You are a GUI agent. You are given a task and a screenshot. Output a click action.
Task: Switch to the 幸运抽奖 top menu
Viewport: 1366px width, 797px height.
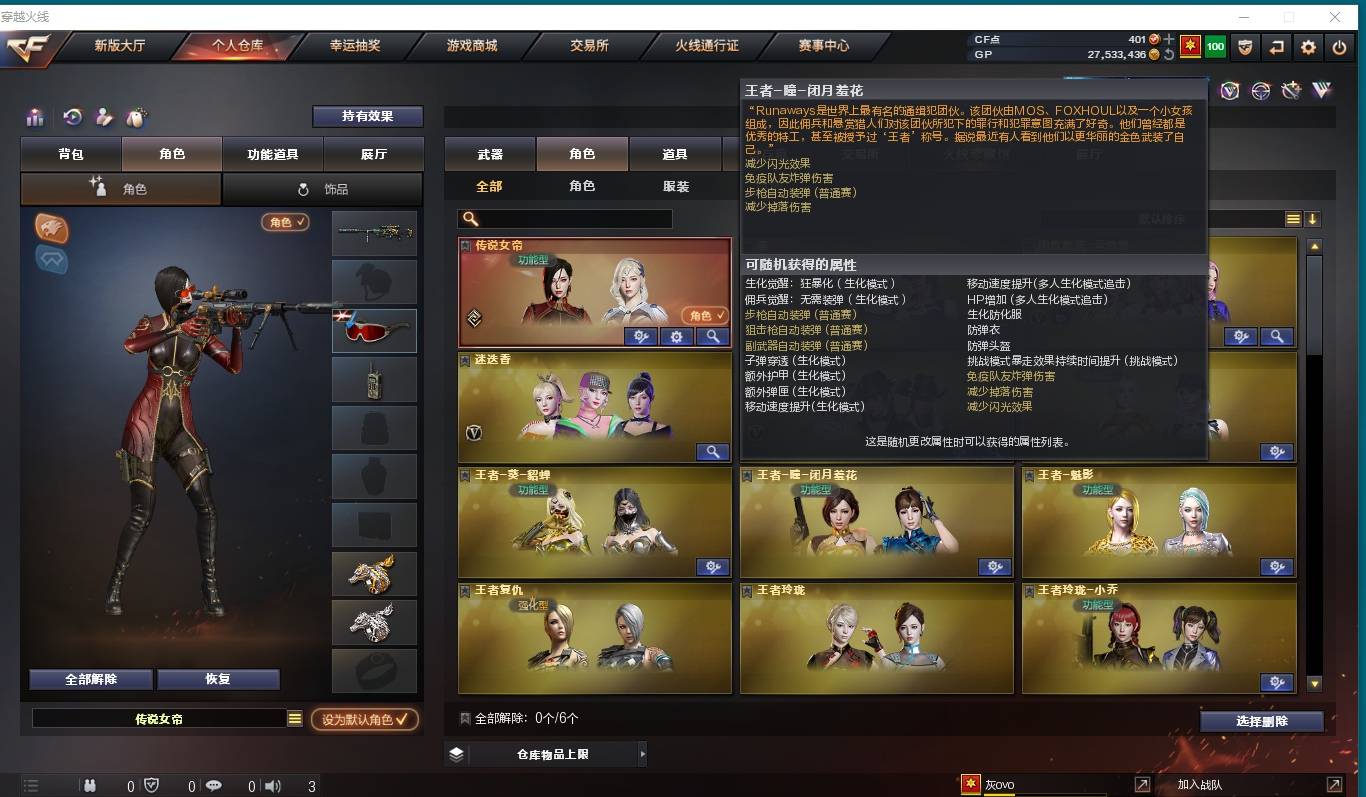click(x=353, y=46)
